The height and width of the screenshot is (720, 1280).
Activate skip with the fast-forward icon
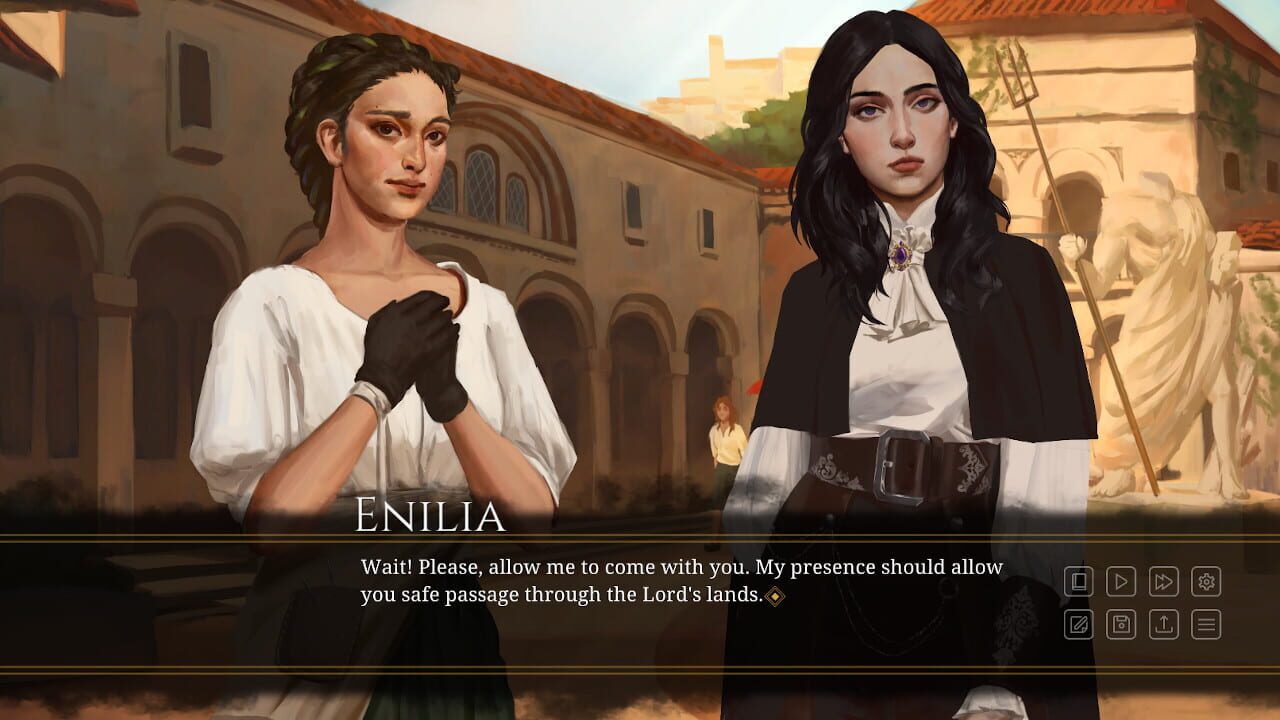click(x=1164, y=582)
